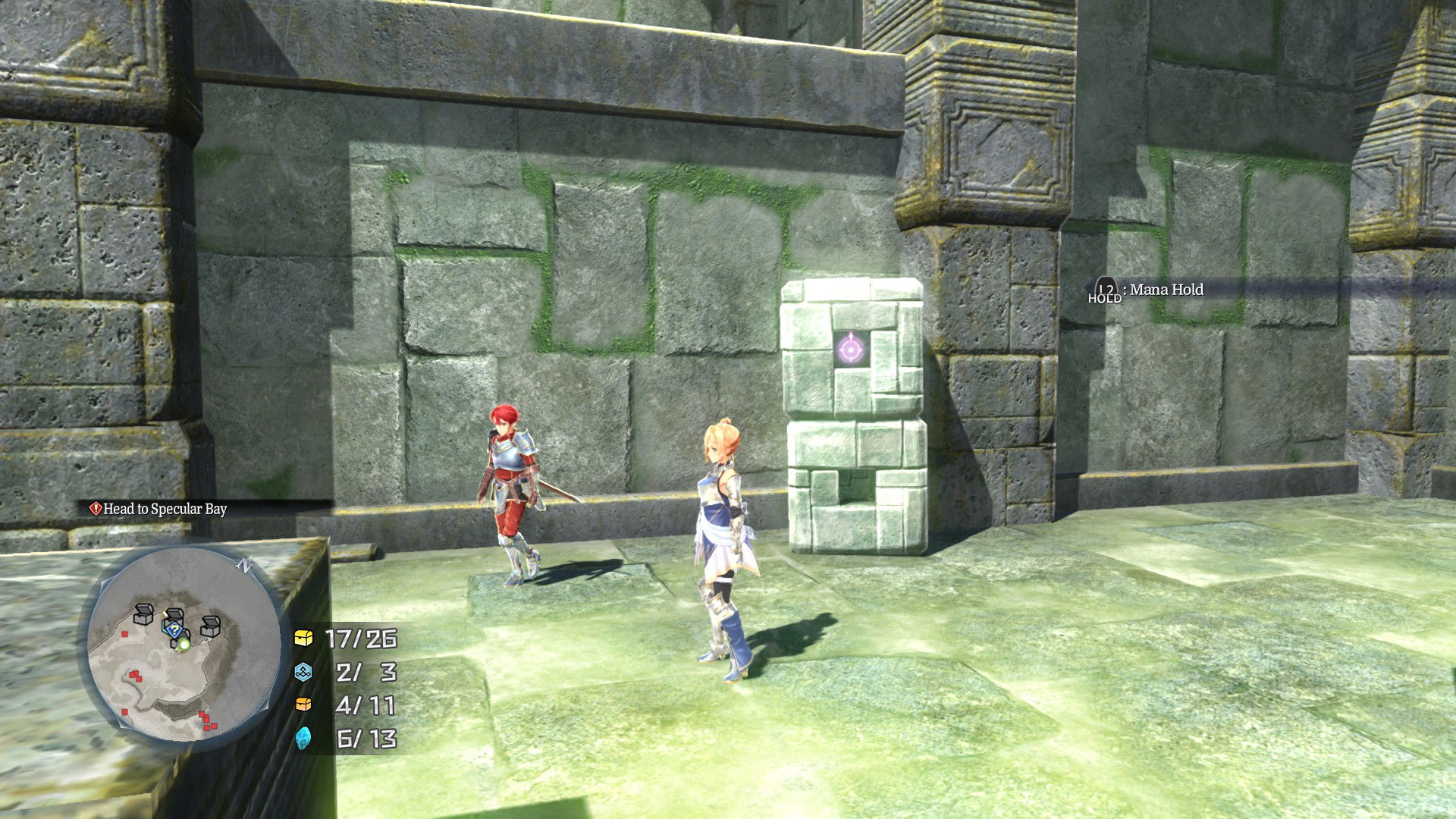Click the N compass marker on the minimap
This screenshot has width=1456, height=819.
pos(244,566)
